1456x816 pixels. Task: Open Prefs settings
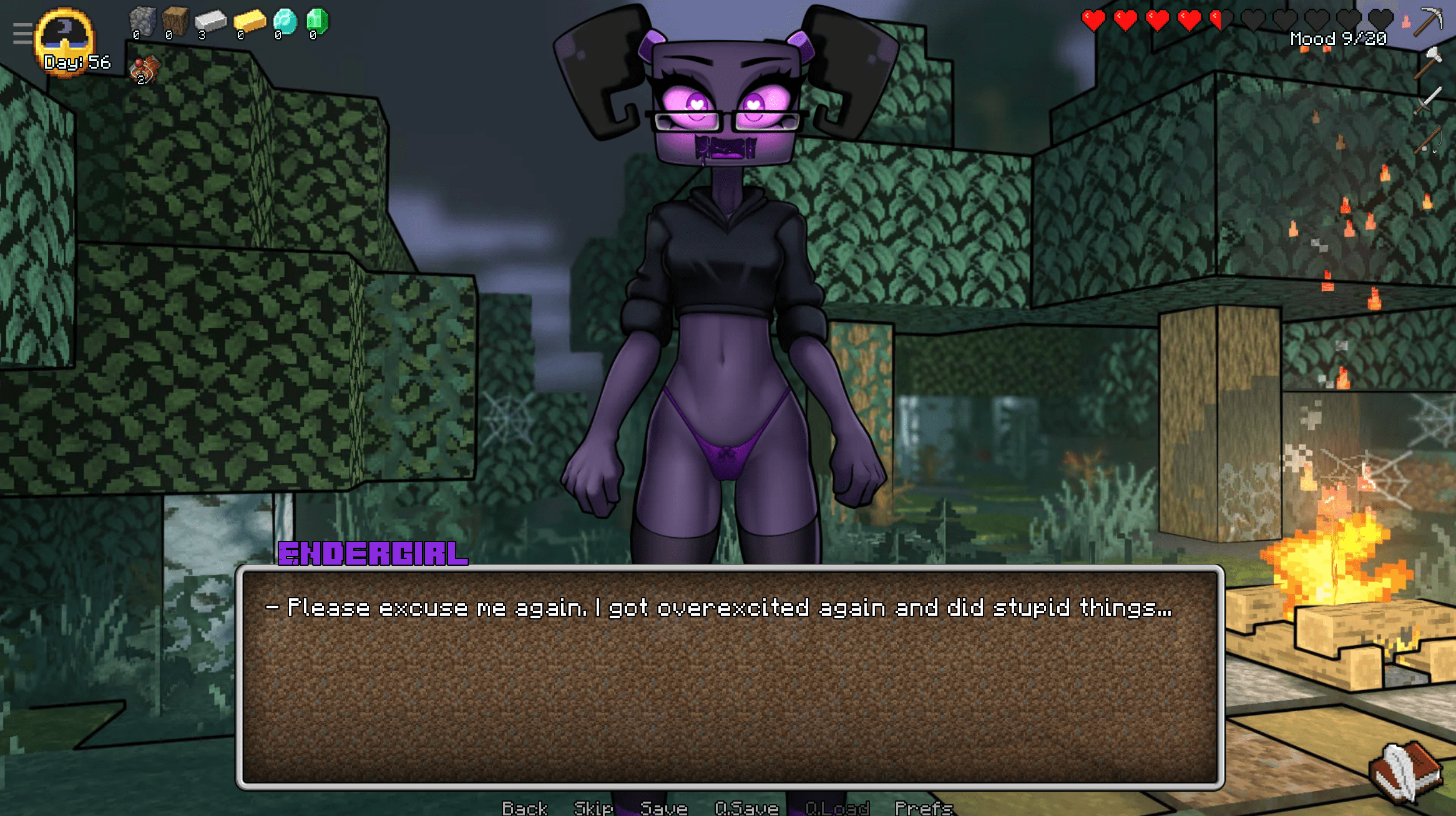924,808
